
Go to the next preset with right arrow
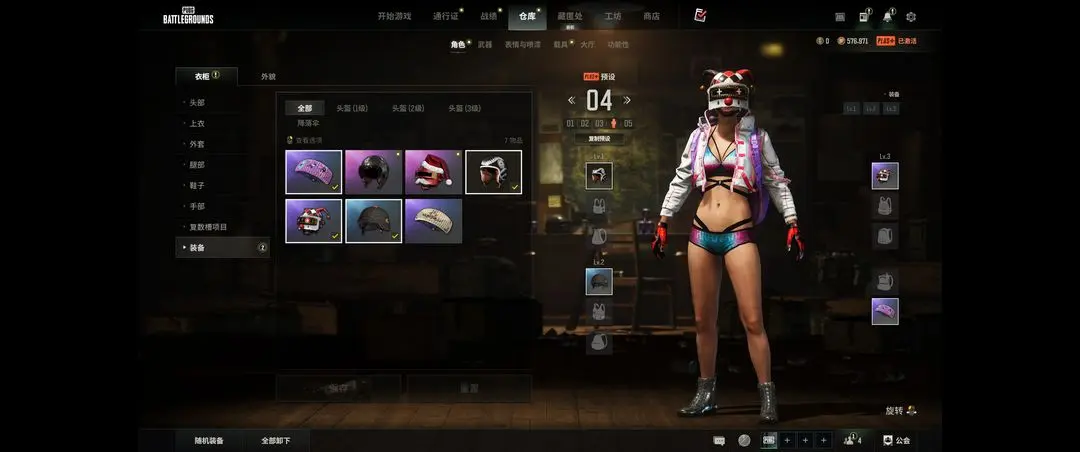[x=627, y=100]
